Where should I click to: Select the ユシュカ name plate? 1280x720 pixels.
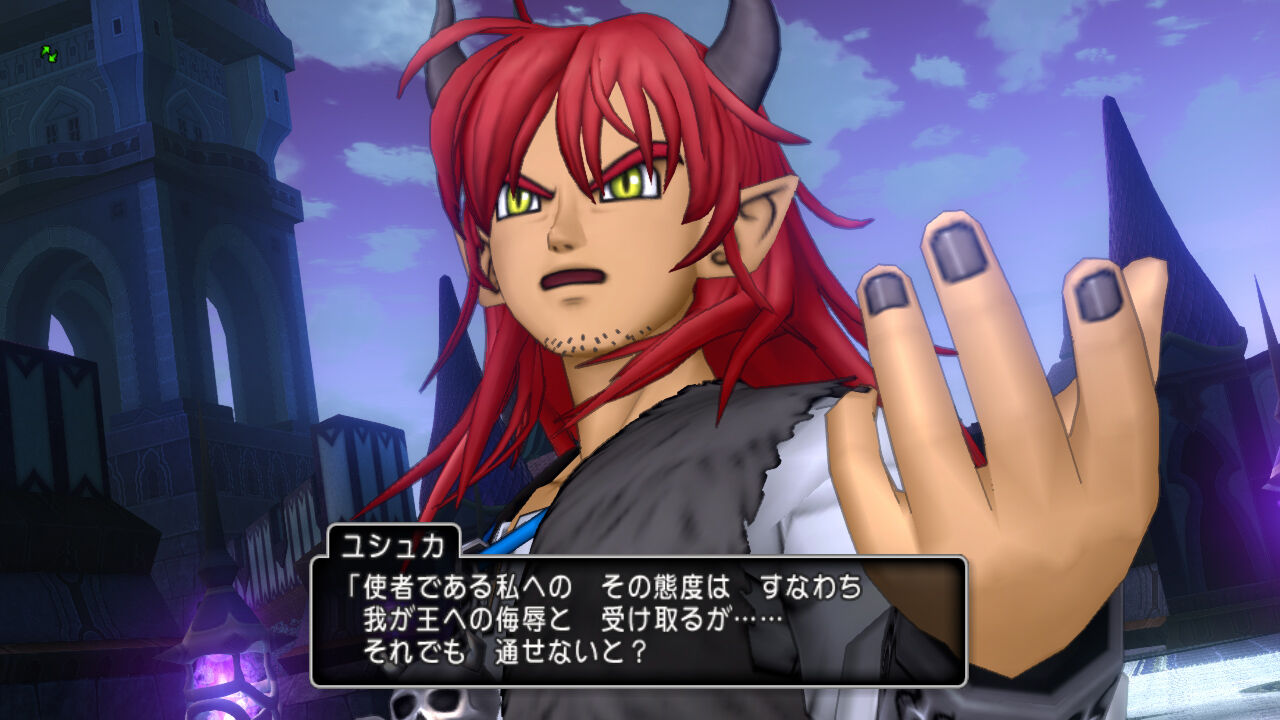(395, 544)
